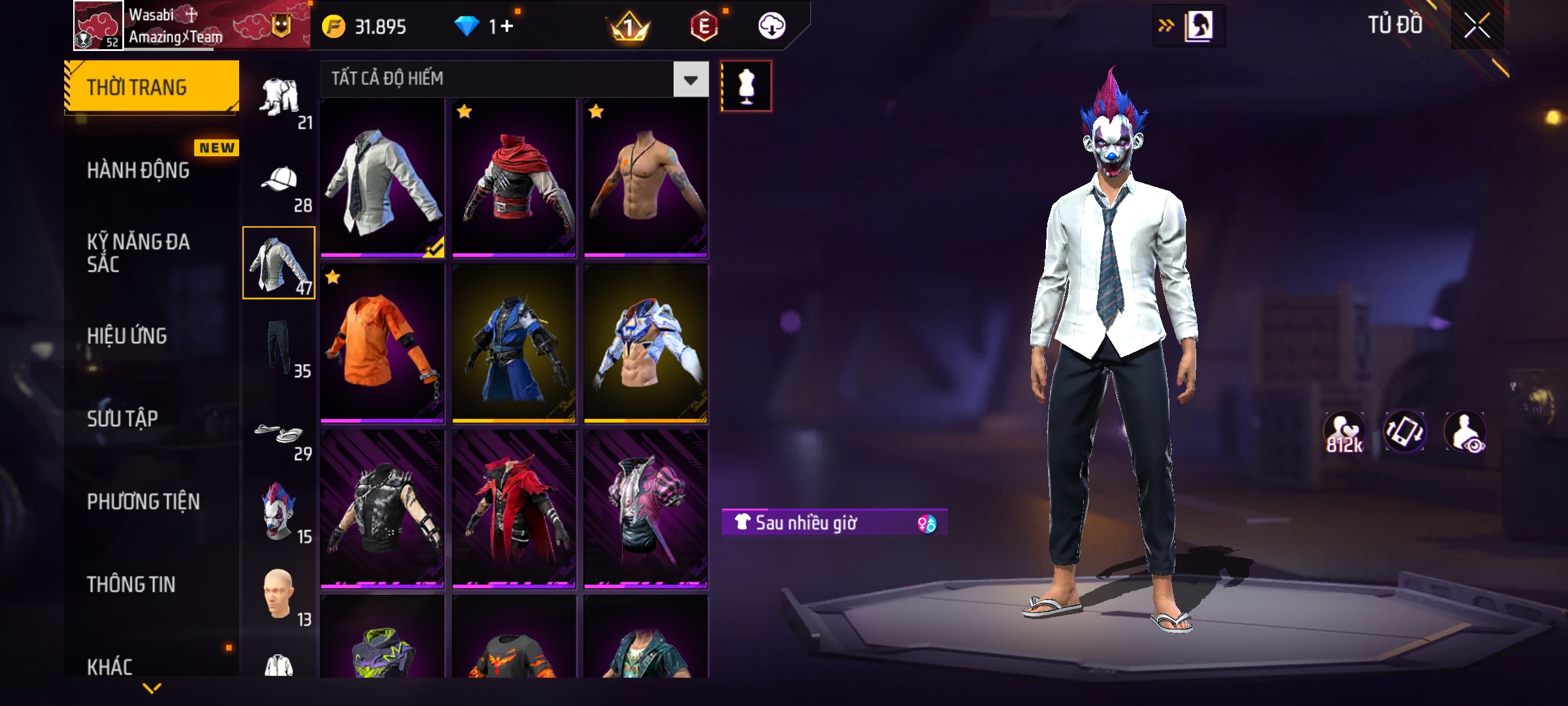Choose the orange long-sleeve shirt
This screenshot has width=1568, height=706.
(x=382, y=343)
